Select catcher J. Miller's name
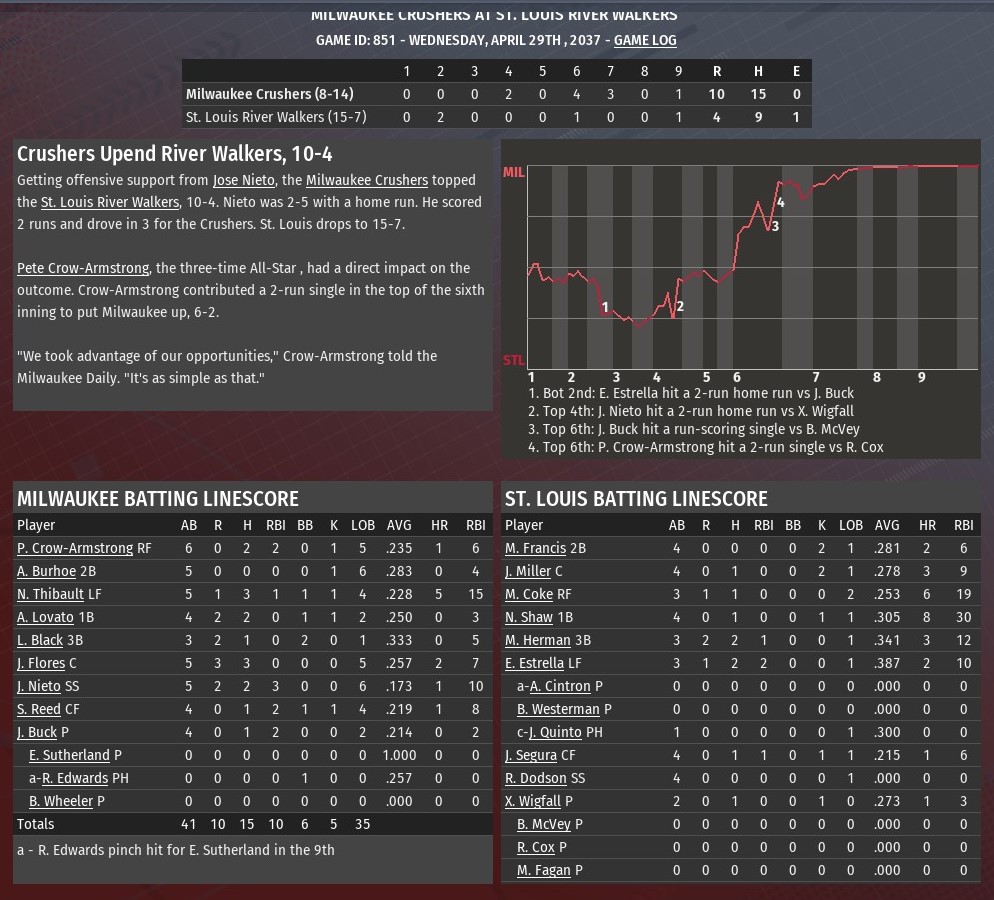 point(528,571)
